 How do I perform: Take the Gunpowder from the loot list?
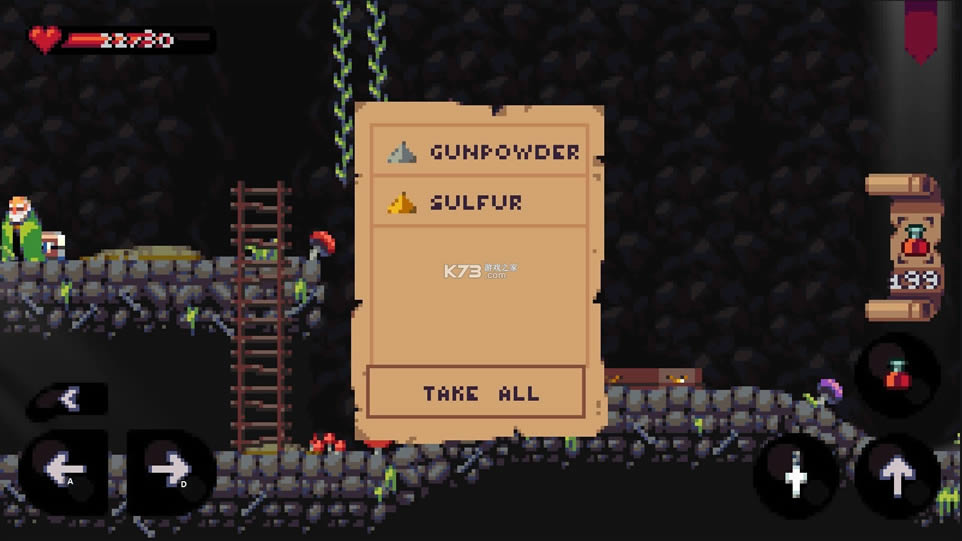tap(478, 152)
